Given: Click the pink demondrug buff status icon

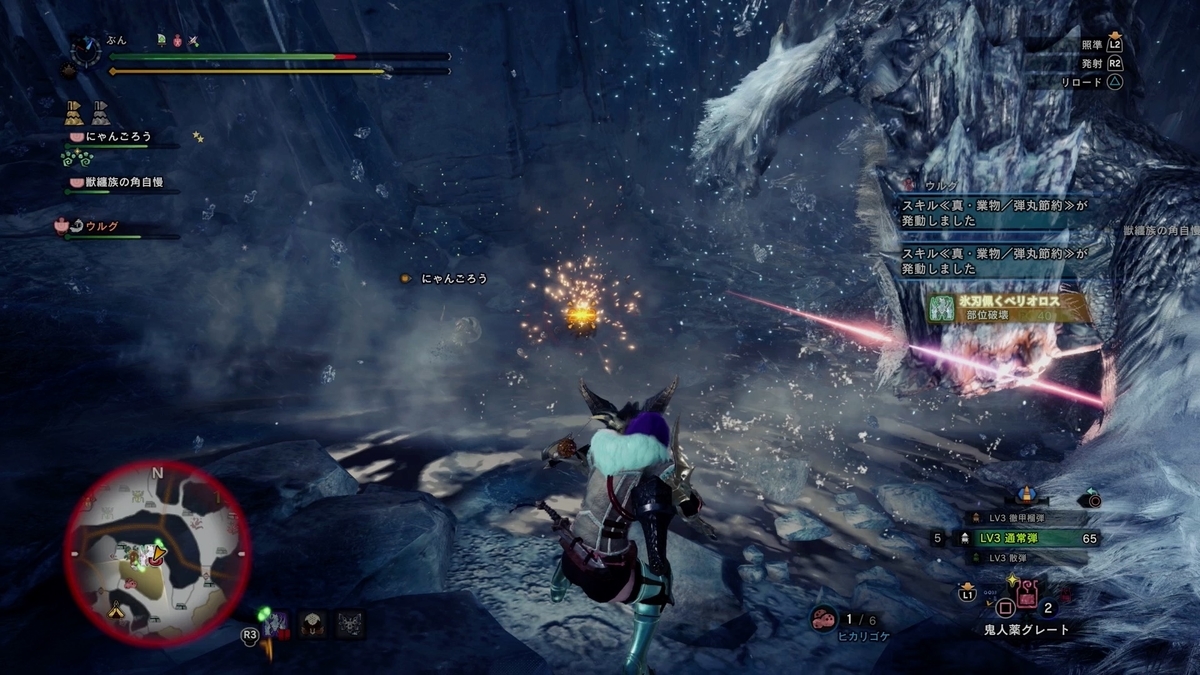Looking at the screenshot, I should (x=178, y=41).
